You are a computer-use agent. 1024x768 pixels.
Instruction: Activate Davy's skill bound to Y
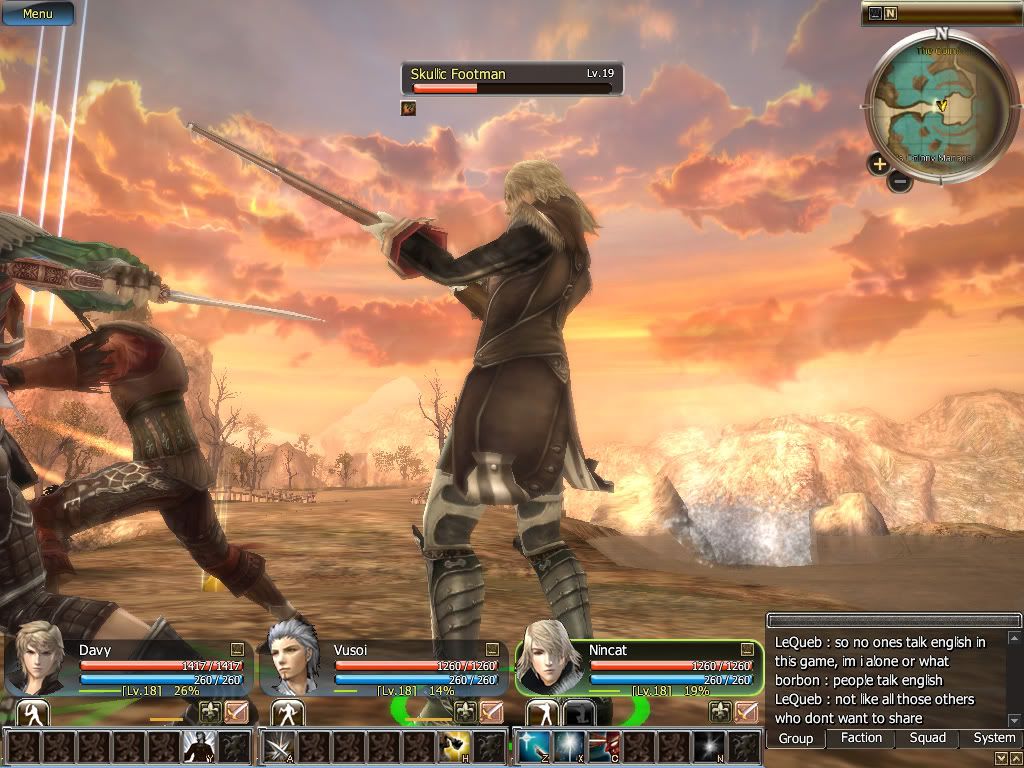(x=198, y=747)
